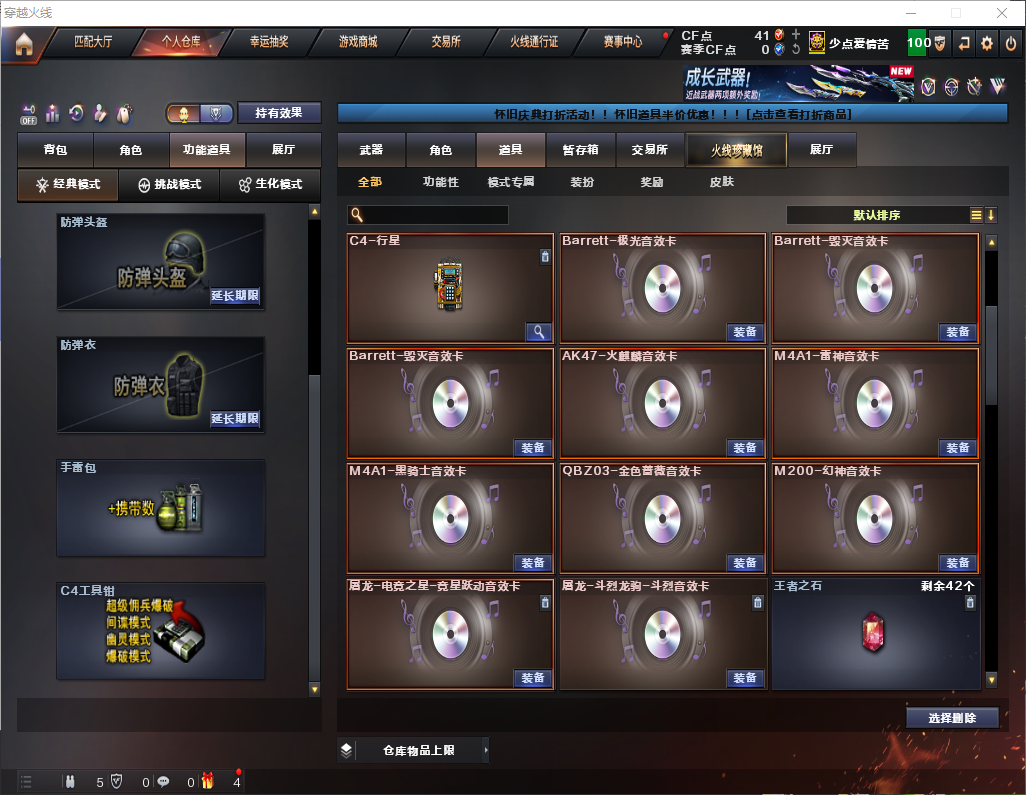Click the 选择删除 select-delete button
Screen dimensions: 1026x795
pyautogui.click(x=952, y=718)
